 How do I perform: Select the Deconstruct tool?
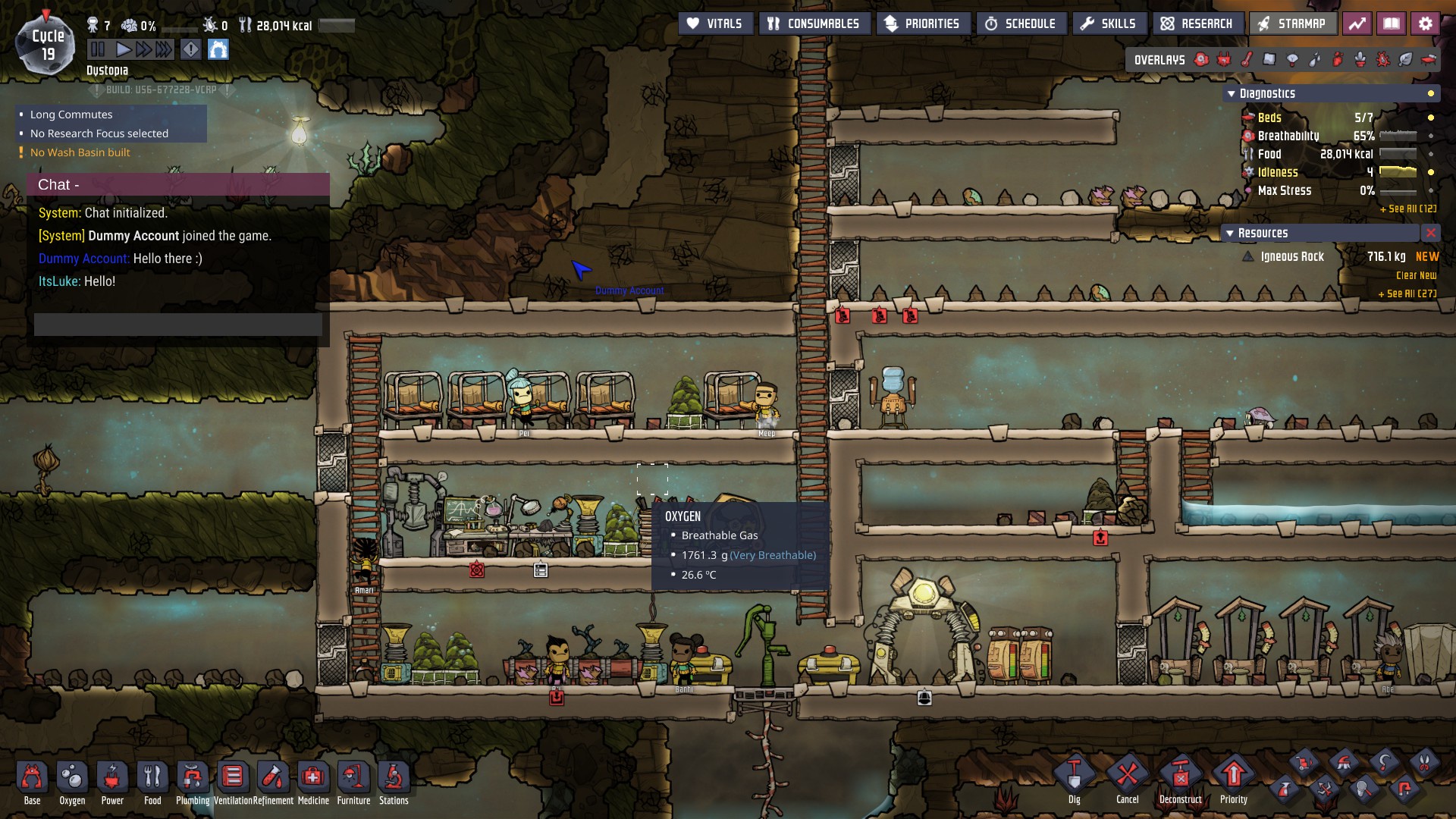pos(1180,777)
